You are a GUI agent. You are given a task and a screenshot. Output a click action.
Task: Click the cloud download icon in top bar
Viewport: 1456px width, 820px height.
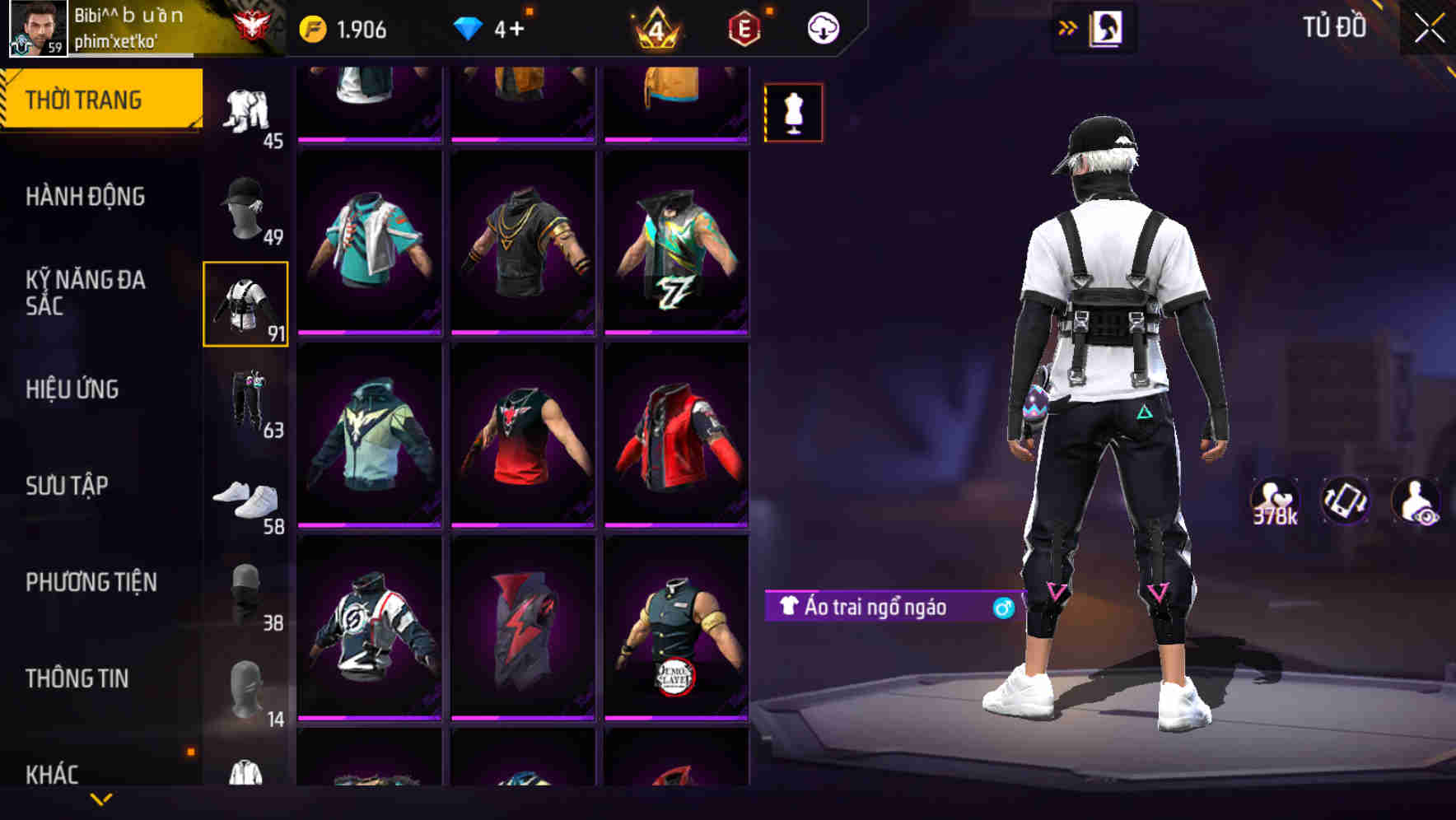pos(823,26)
